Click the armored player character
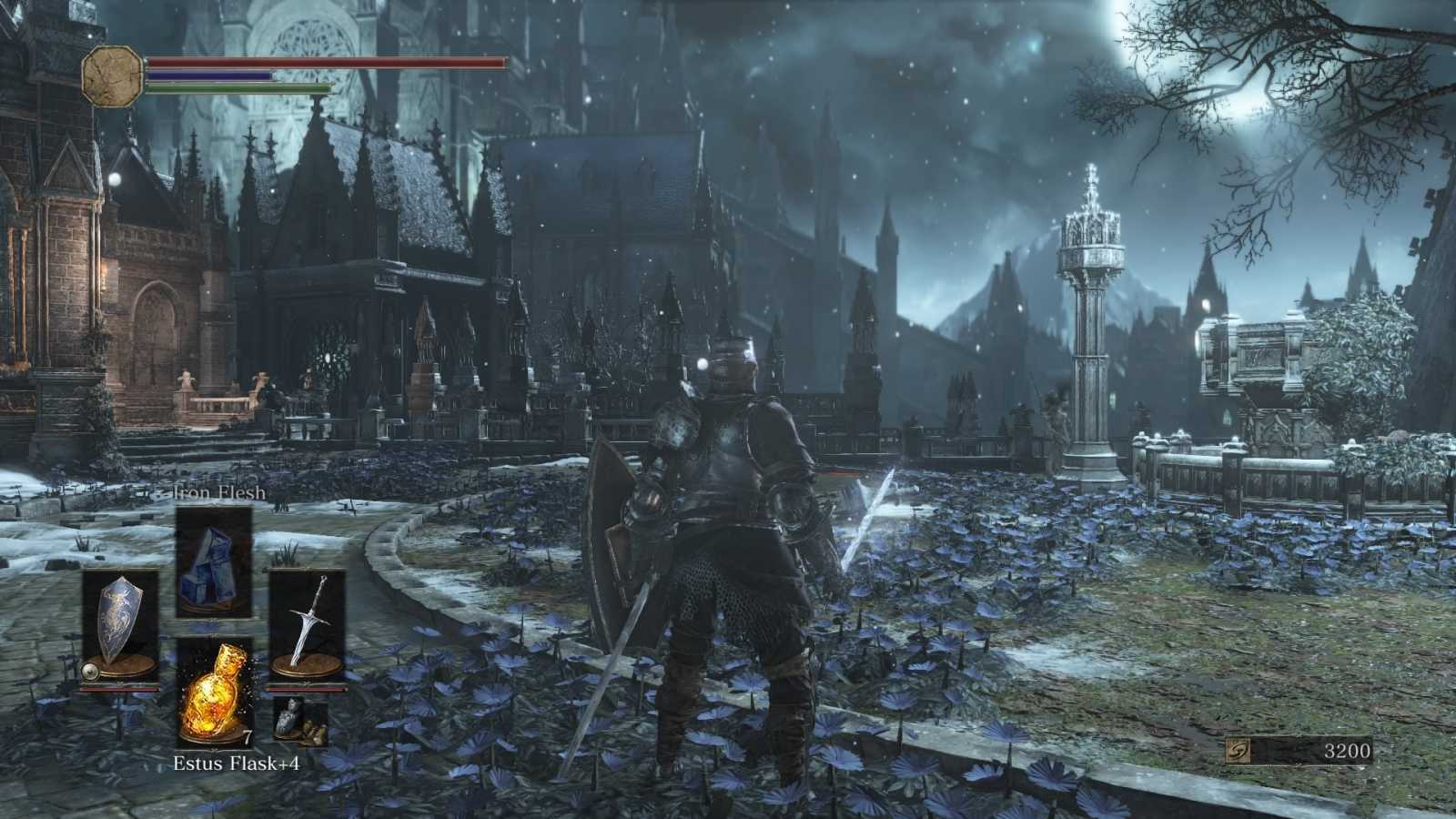1456x819 pixels. [728, 546]
